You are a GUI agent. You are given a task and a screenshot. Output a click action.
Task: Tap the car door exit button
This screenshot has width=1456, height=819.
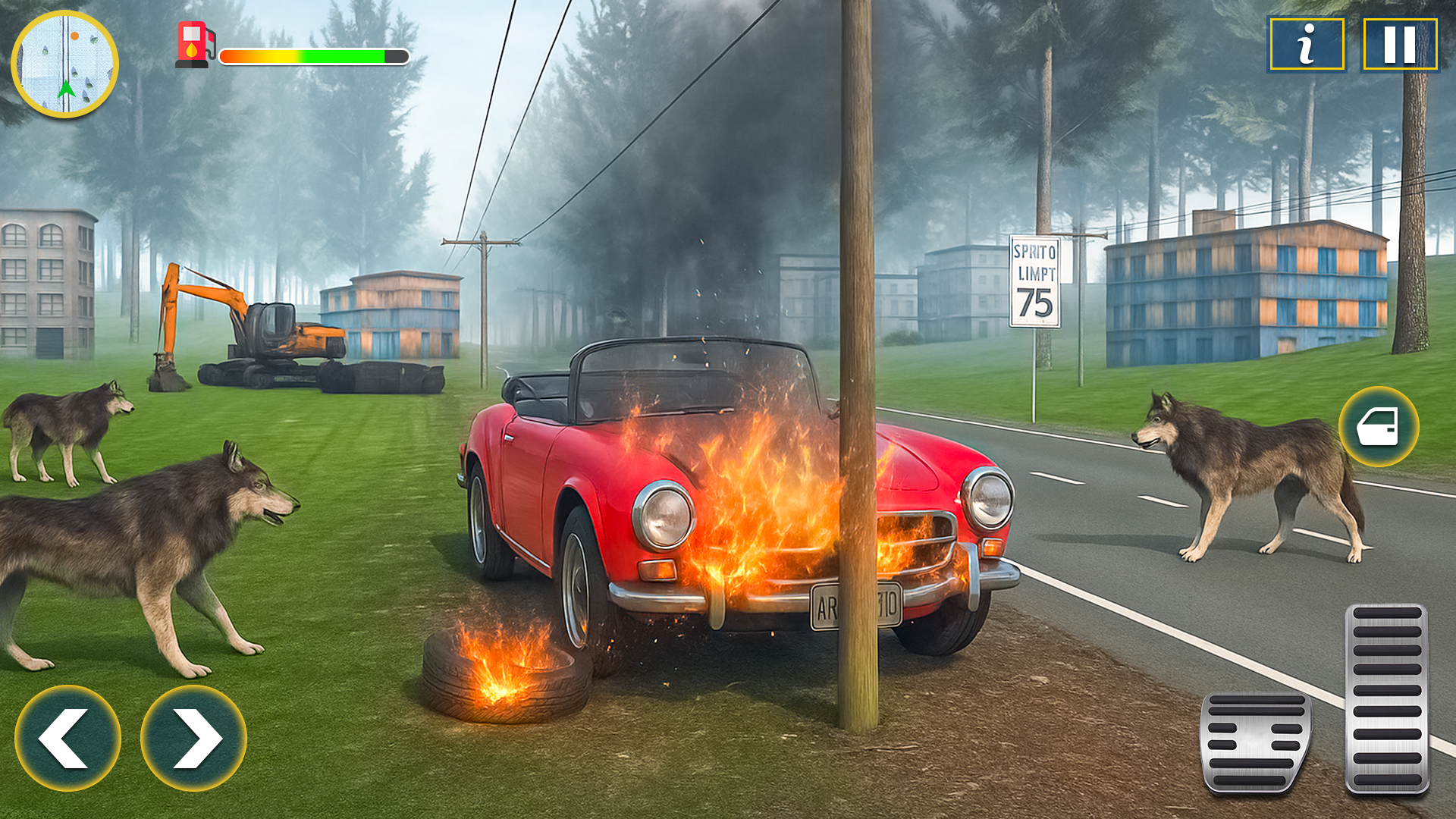click(1378, 427)
